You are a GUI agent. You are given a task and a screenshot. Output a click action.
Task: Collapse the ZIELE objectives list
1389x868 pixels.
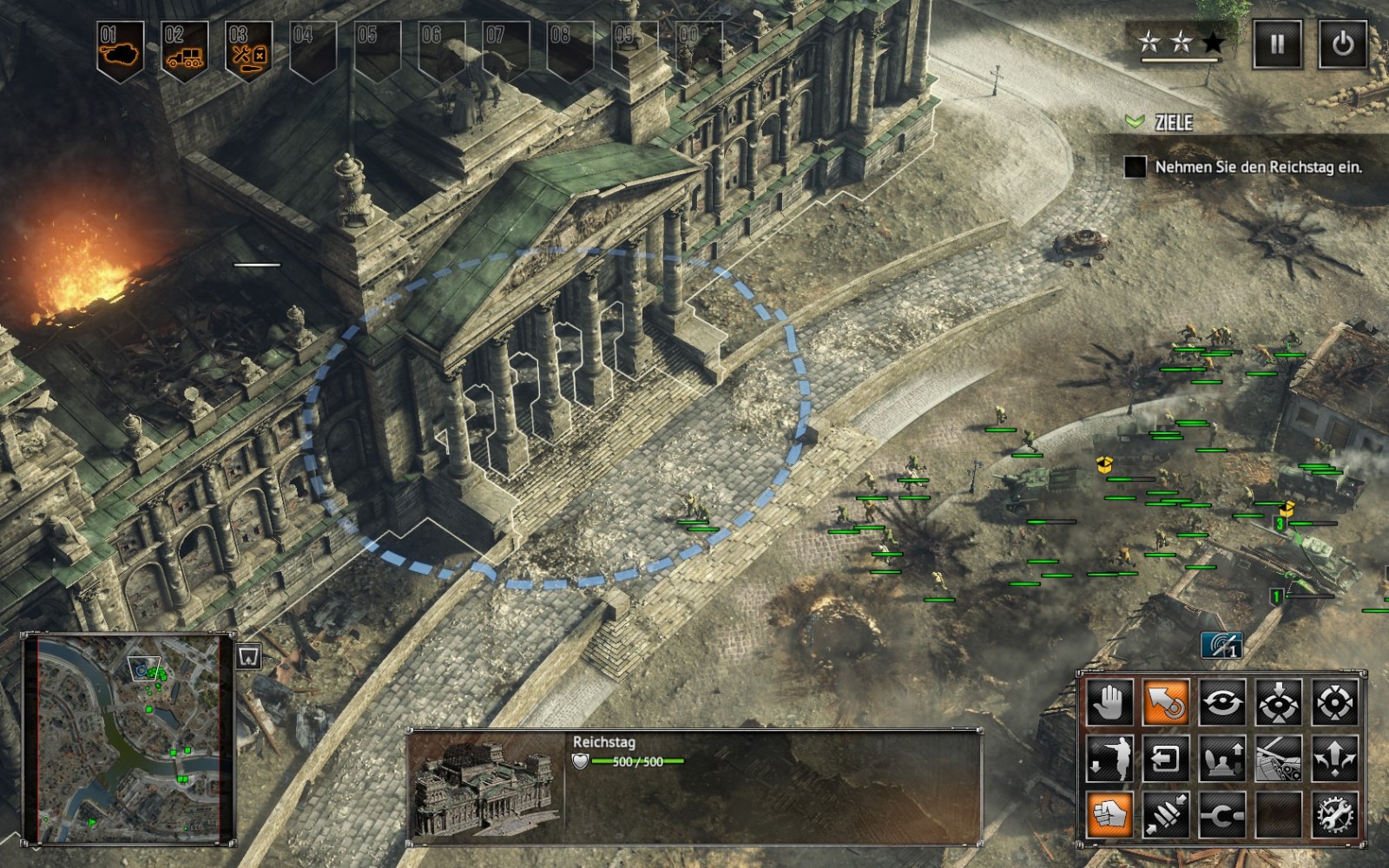point(1134,122)
